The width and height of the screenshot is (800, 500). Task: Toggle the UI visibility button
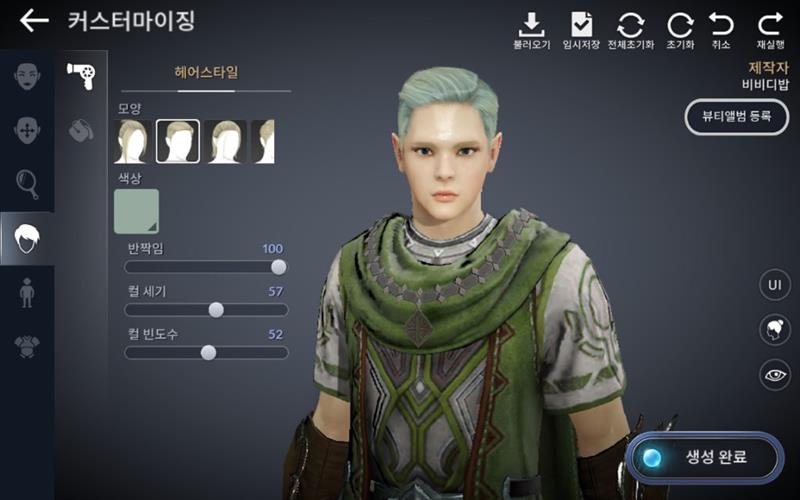pyautogui.click(x=774, y=285)
